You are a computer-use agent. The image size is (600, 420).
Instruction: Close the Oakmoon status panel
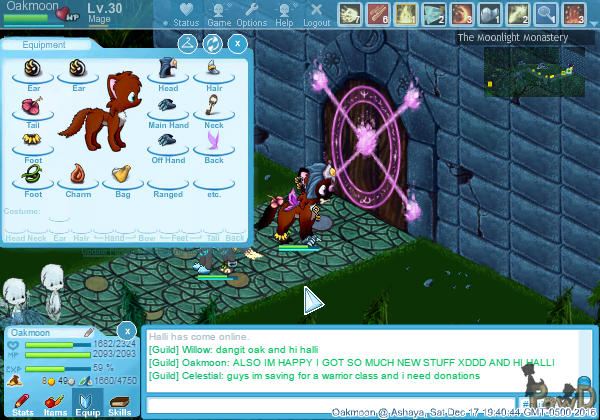(x=126, y=330)
